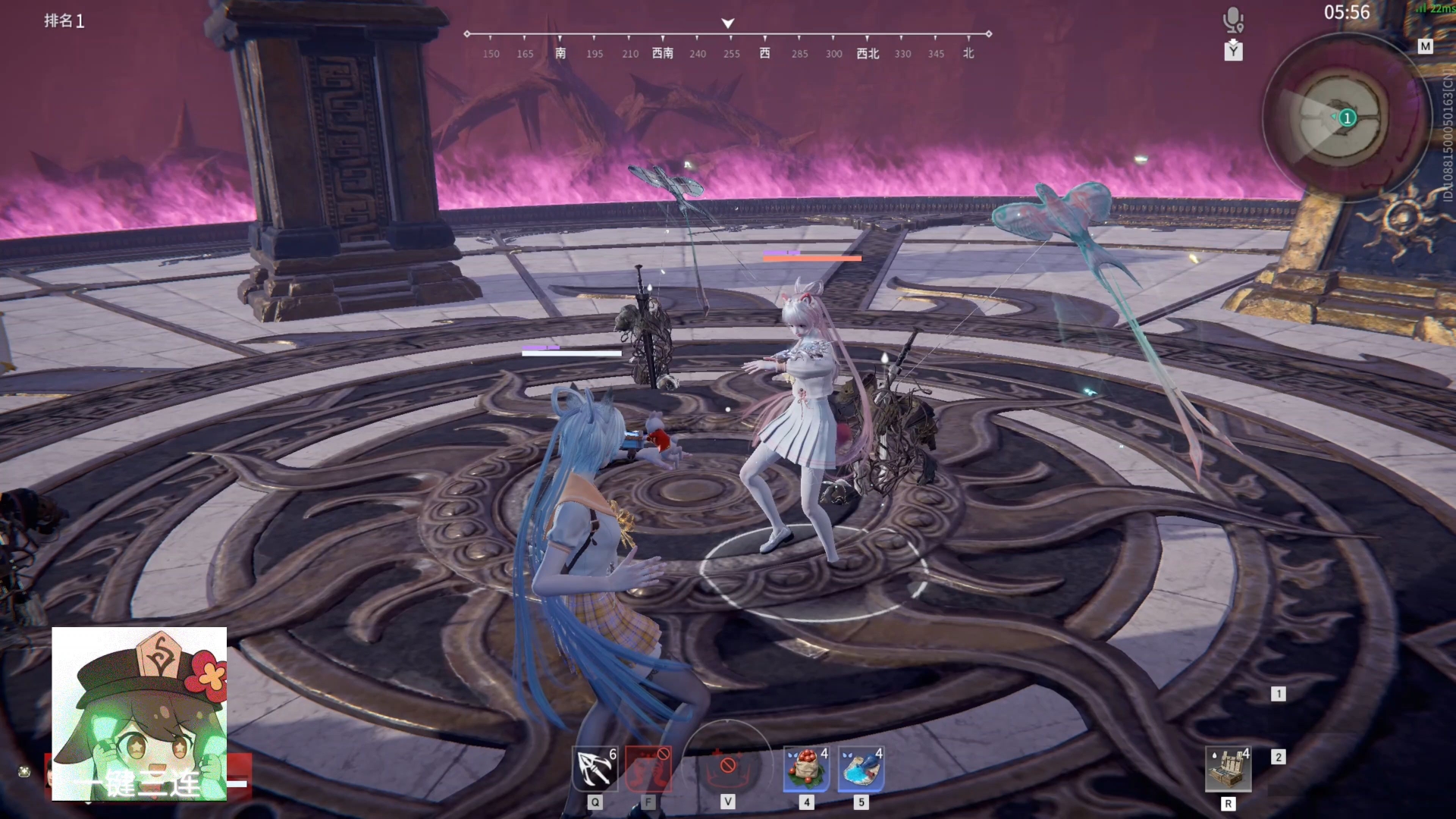Click the Hu Tao sticker overlay thumbnail
The image size is (1456, 819).
140,713
